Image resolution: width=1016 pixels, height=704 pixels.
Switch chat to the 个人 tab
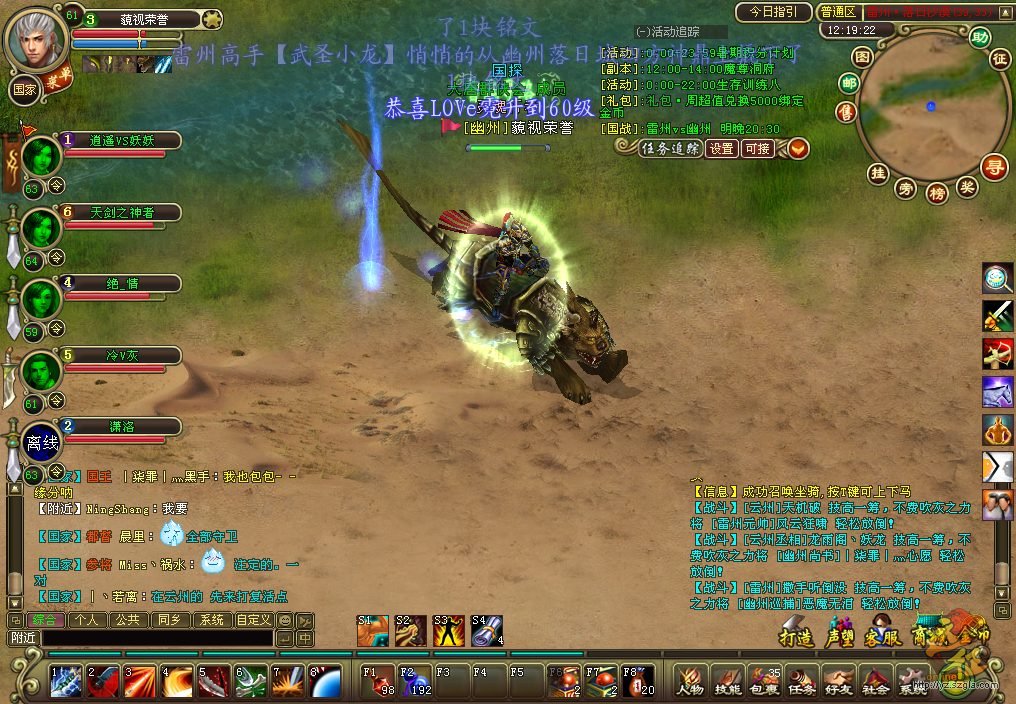click(x=86, y=620)
